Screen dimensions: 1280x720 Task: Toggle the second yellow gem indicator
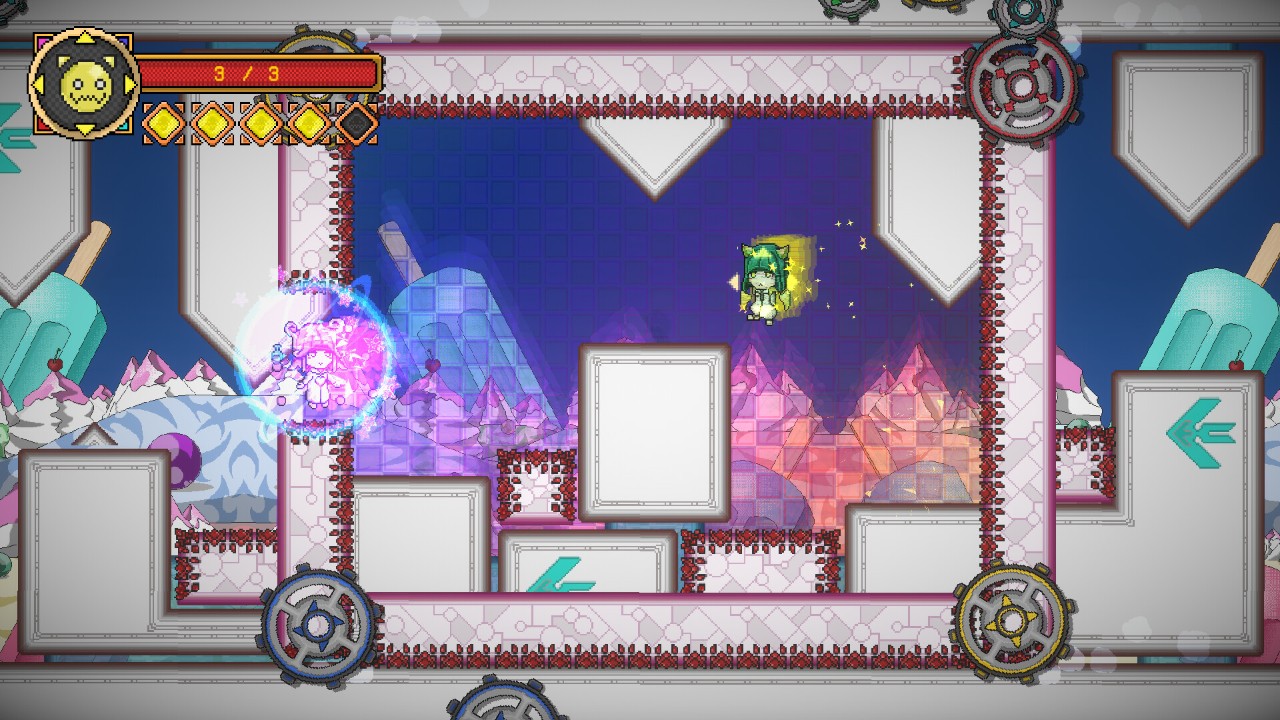212,123
